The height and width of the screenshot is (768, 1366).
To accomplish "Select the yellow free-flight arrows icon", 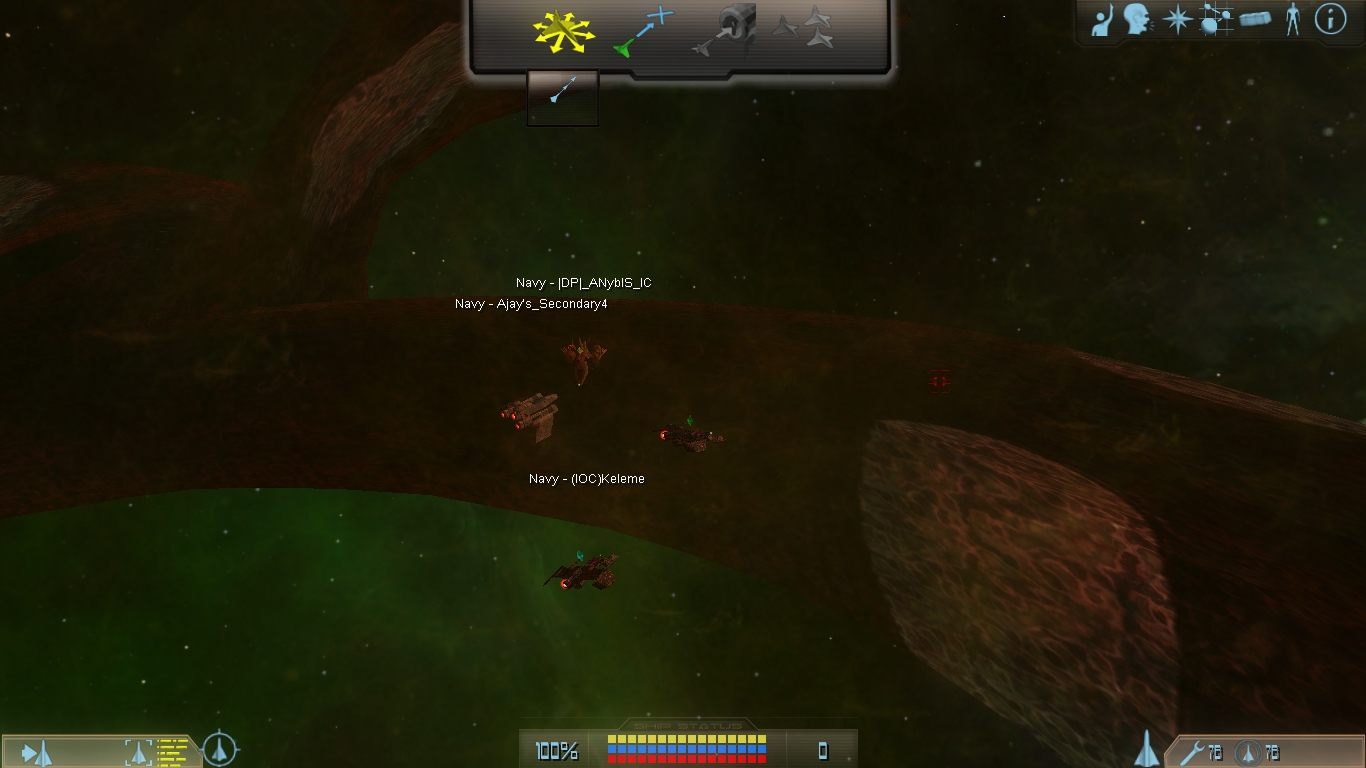I will (x=563, y=31).
